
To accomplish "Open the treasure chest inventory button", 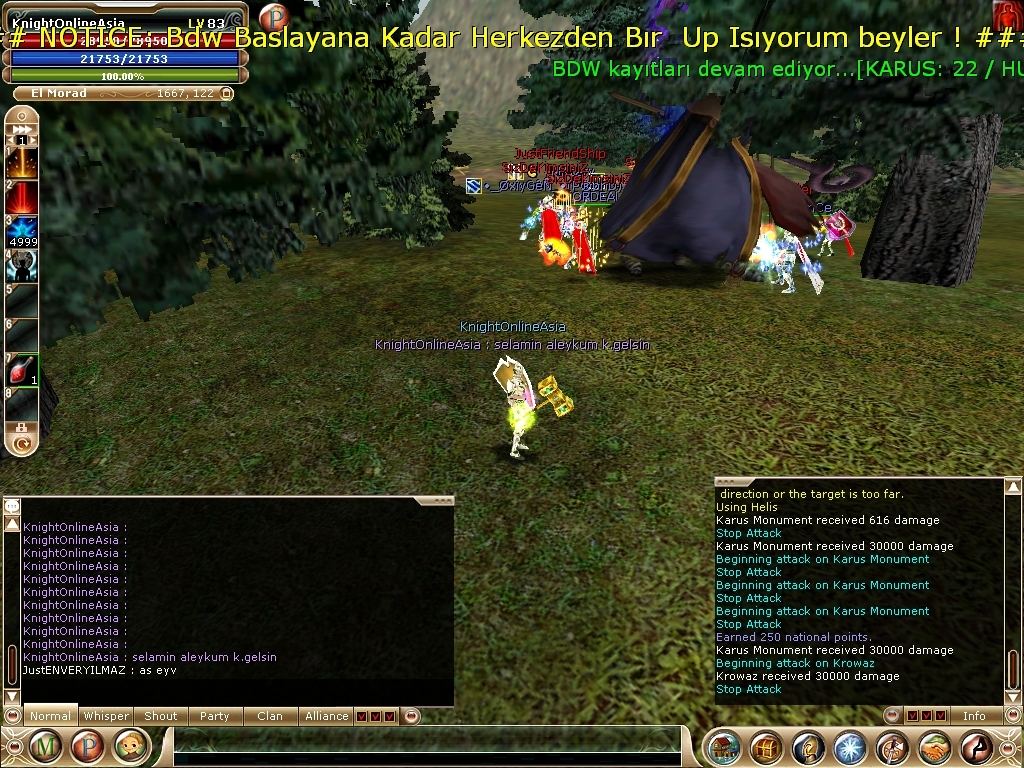I will point(766,748).
